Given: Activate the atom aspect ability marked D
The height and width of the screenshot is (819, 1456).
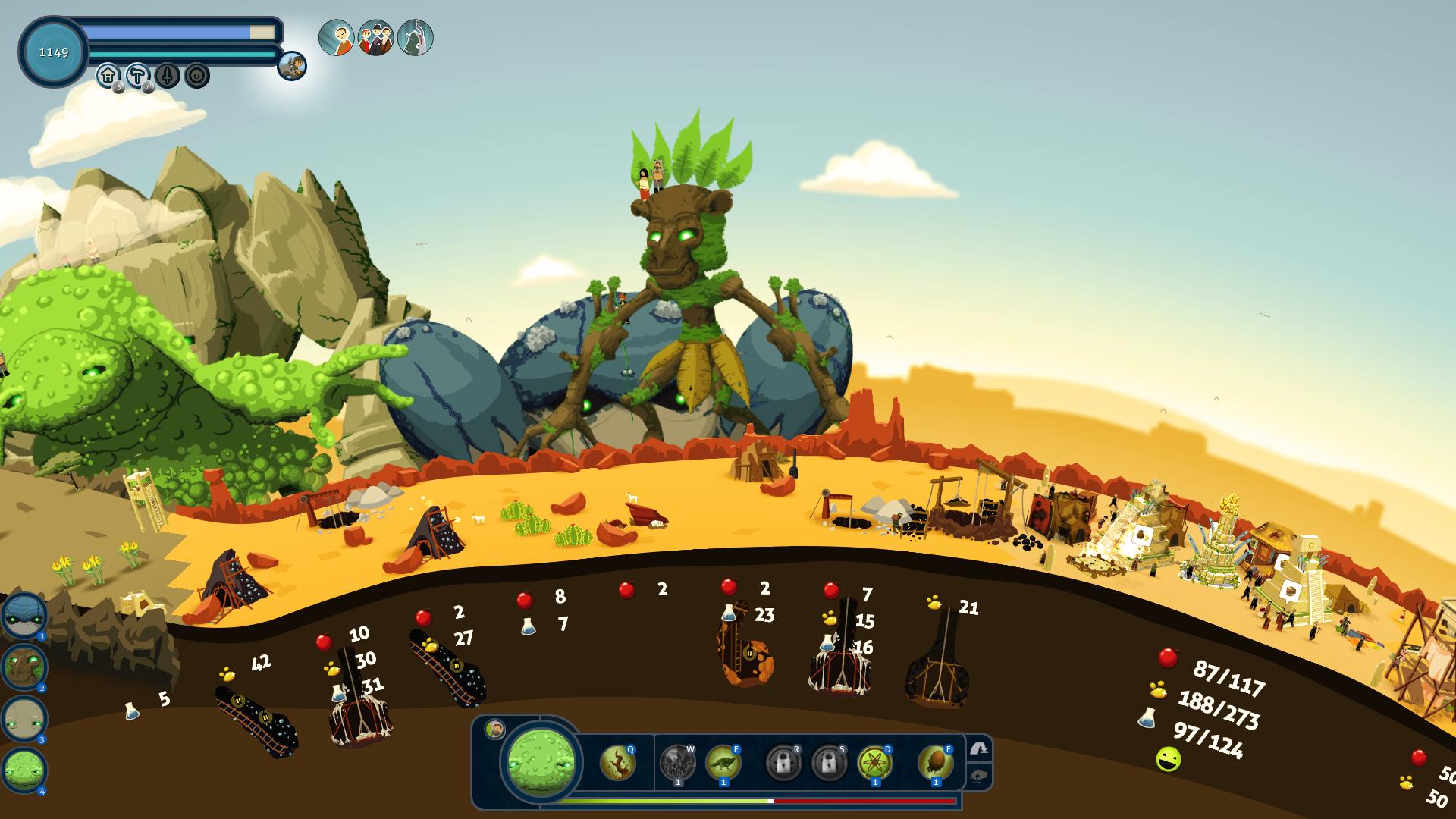Looking at the screenshot, I should tap(874, 762).
